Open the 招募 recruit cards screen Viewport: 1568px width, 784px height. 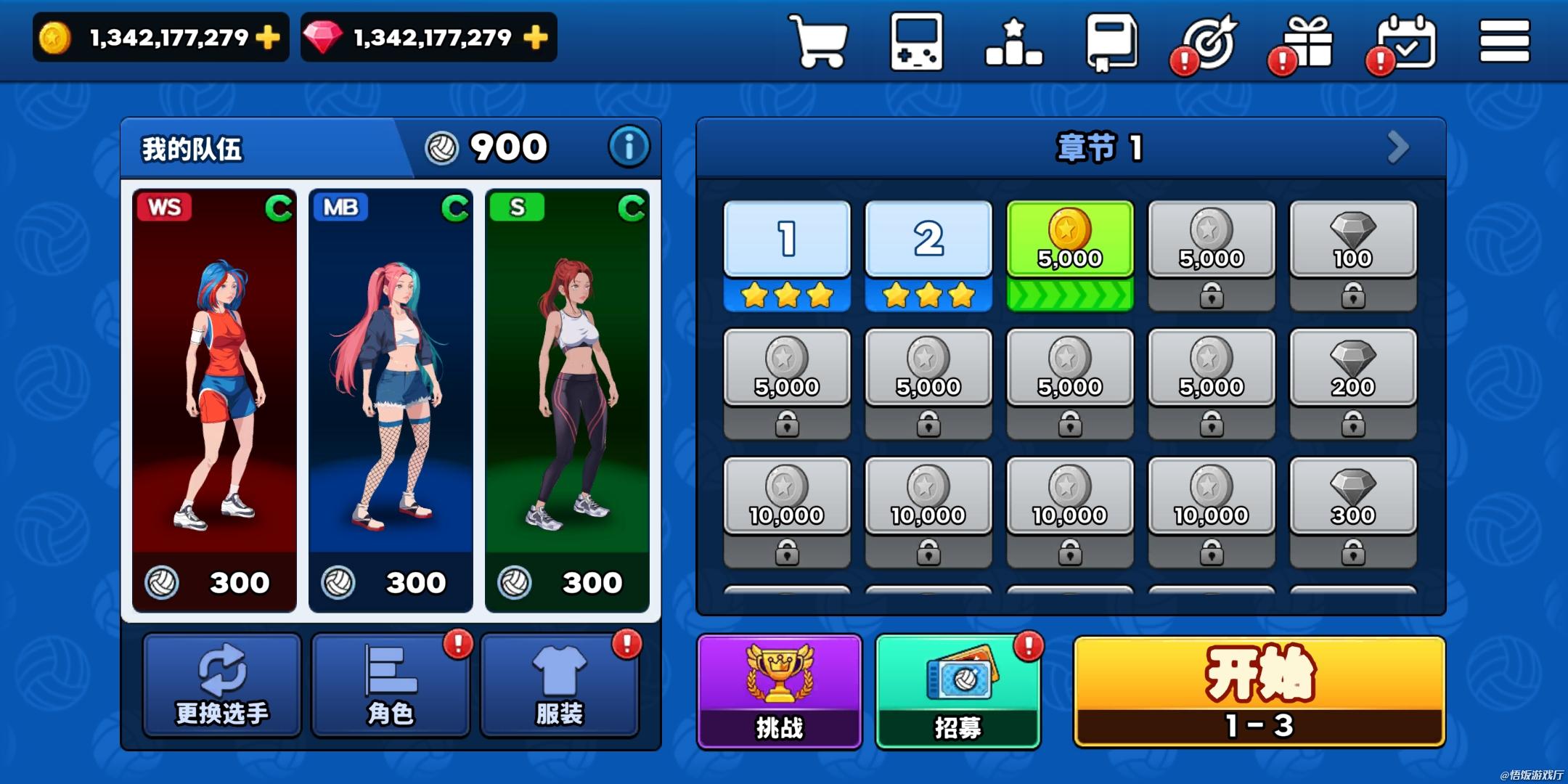tap(958, 691)
